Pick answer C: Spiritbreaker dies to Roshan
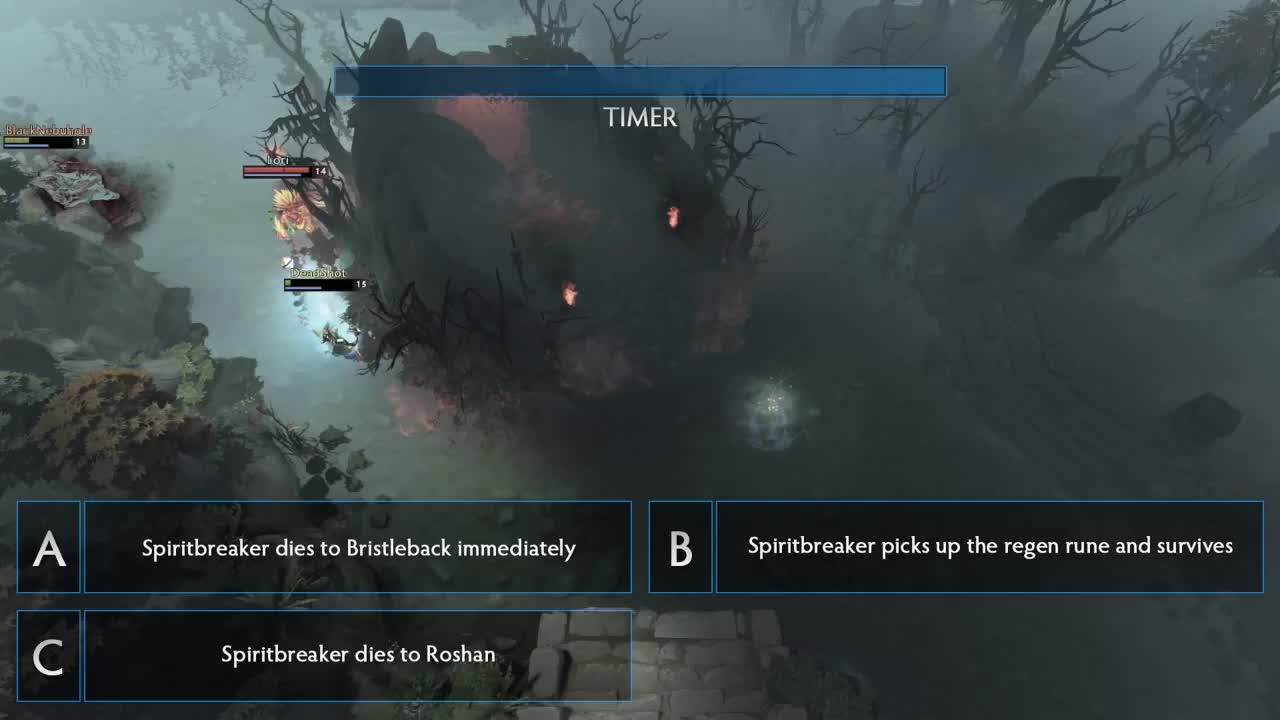The width and height of the screenshot is (1280, 720). (x=358, y=656)
